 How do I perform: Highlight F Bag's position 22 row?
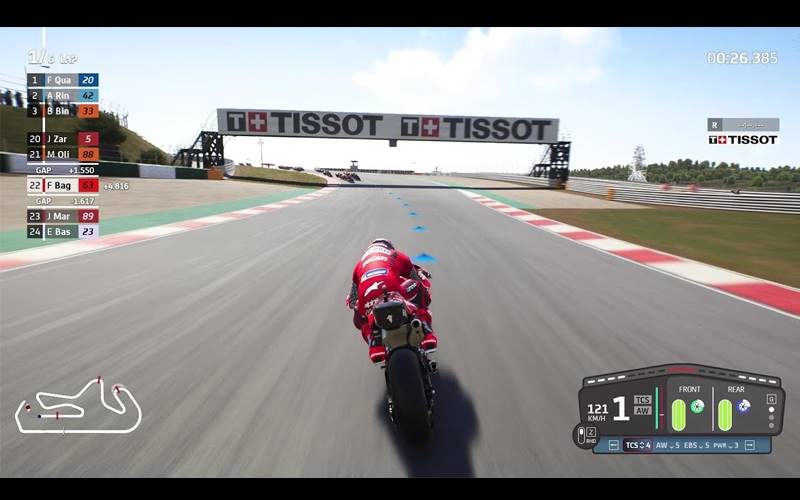coord(62,185)
